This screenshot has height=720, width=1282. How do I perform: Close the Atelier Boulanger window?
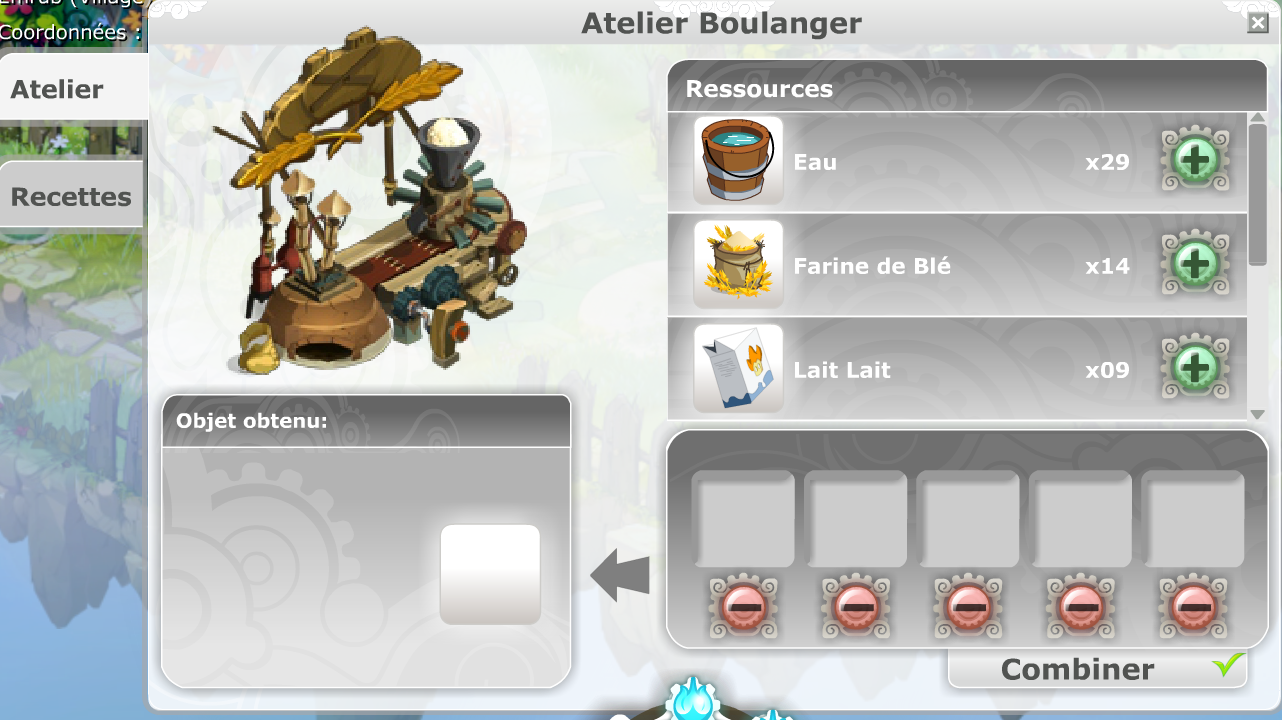tap(1257, 23)
